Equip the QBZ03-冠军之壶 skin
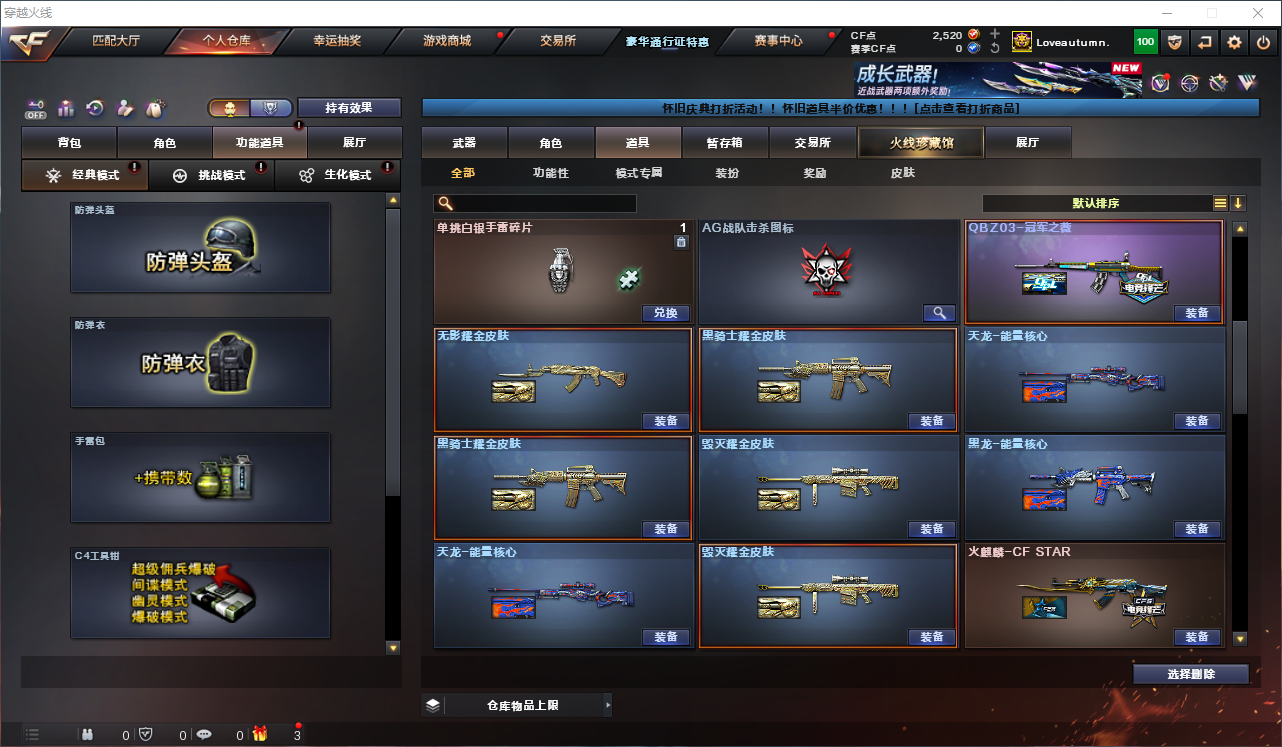The width and height of the screenshot is (1282, 747). [x=1197, y=313]
